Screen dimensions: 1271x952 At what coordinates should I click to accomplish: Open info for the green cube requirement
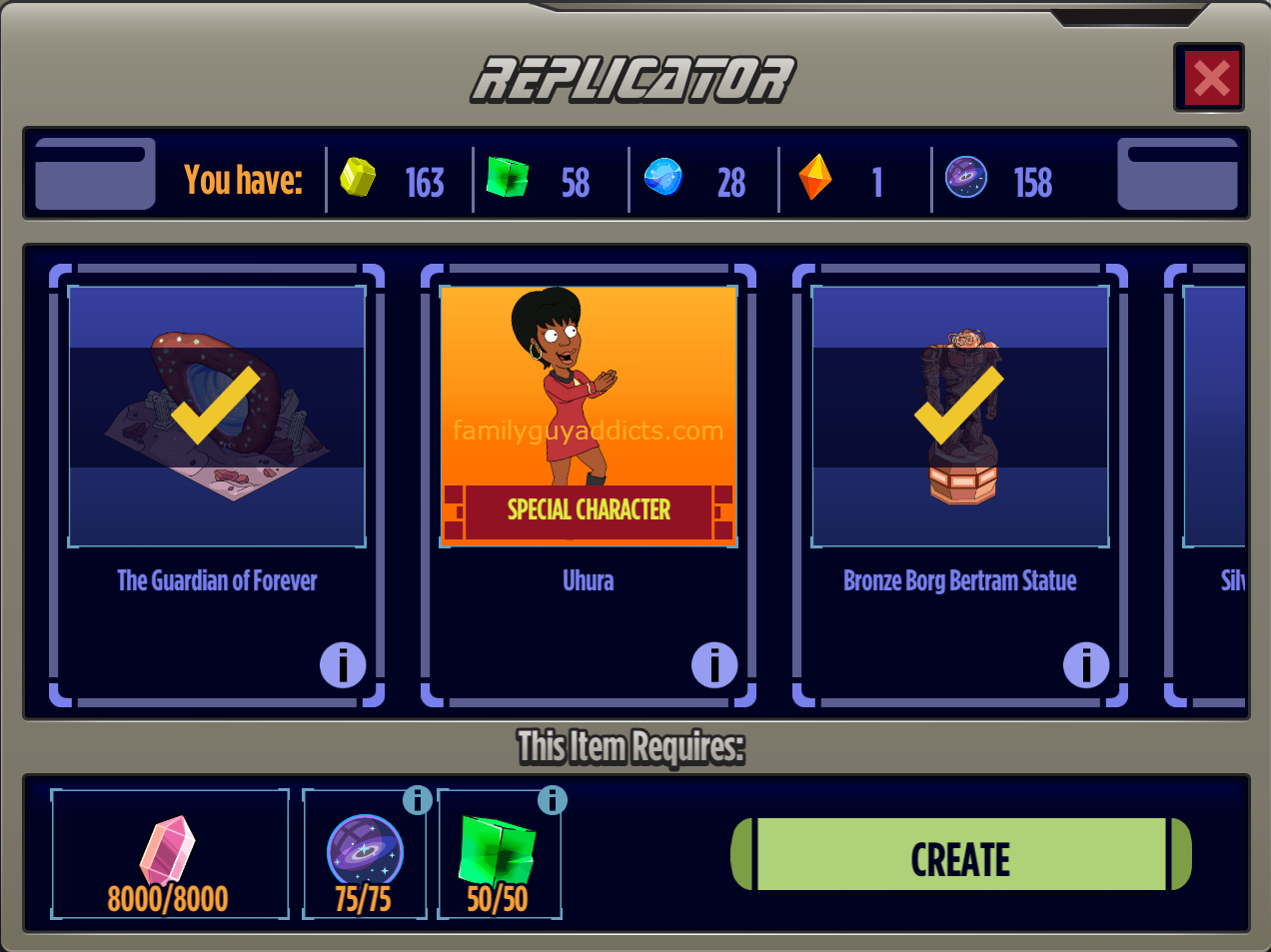tap(553, 800)
